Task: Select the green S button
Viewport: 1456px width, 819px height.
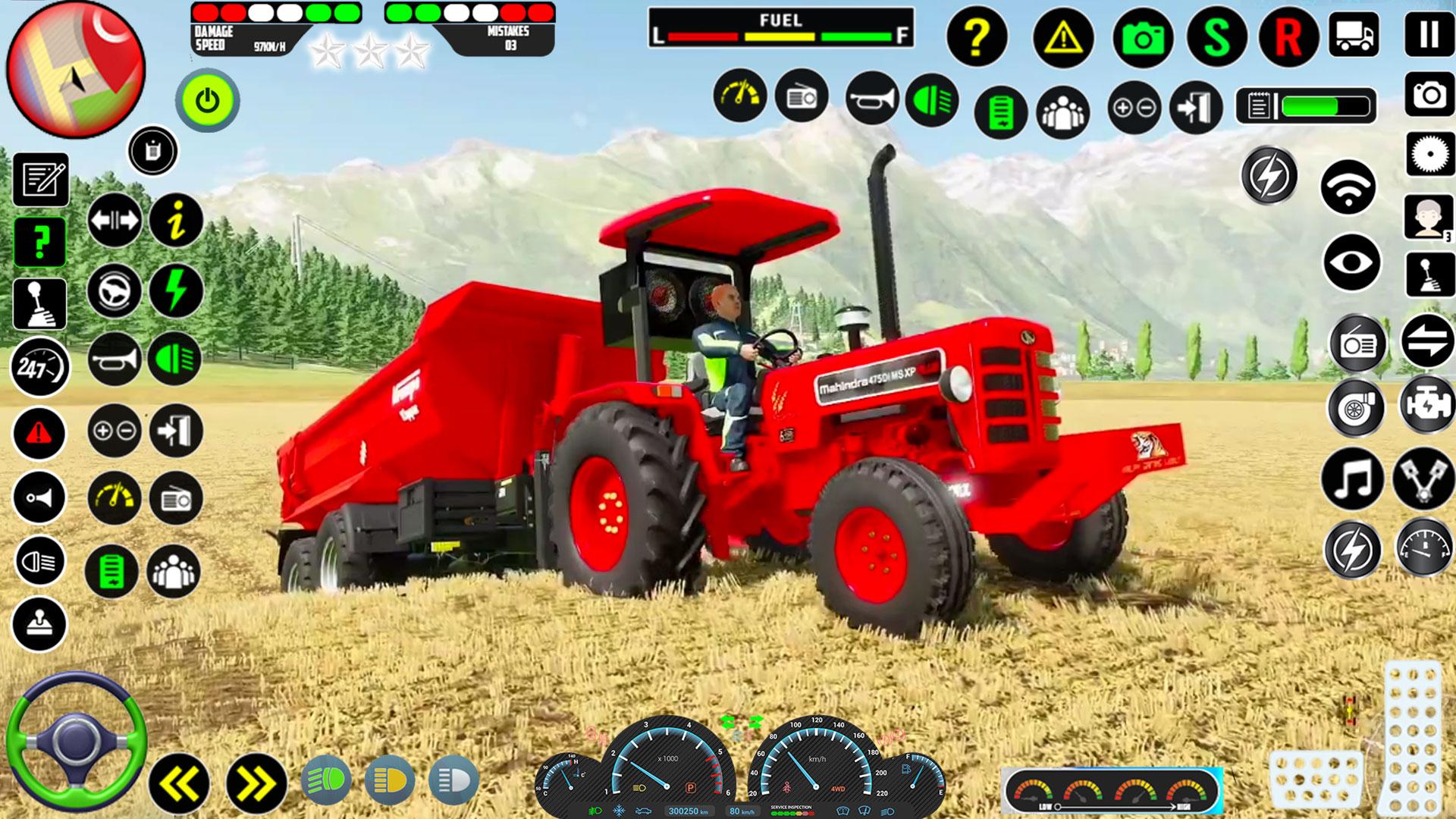Action: (1216, 36)
